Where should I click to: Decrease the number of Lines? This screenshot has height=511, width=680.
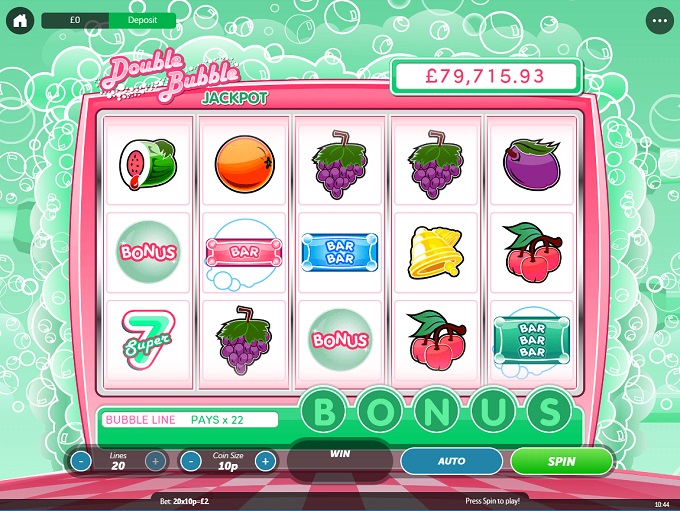coord(81,461)
